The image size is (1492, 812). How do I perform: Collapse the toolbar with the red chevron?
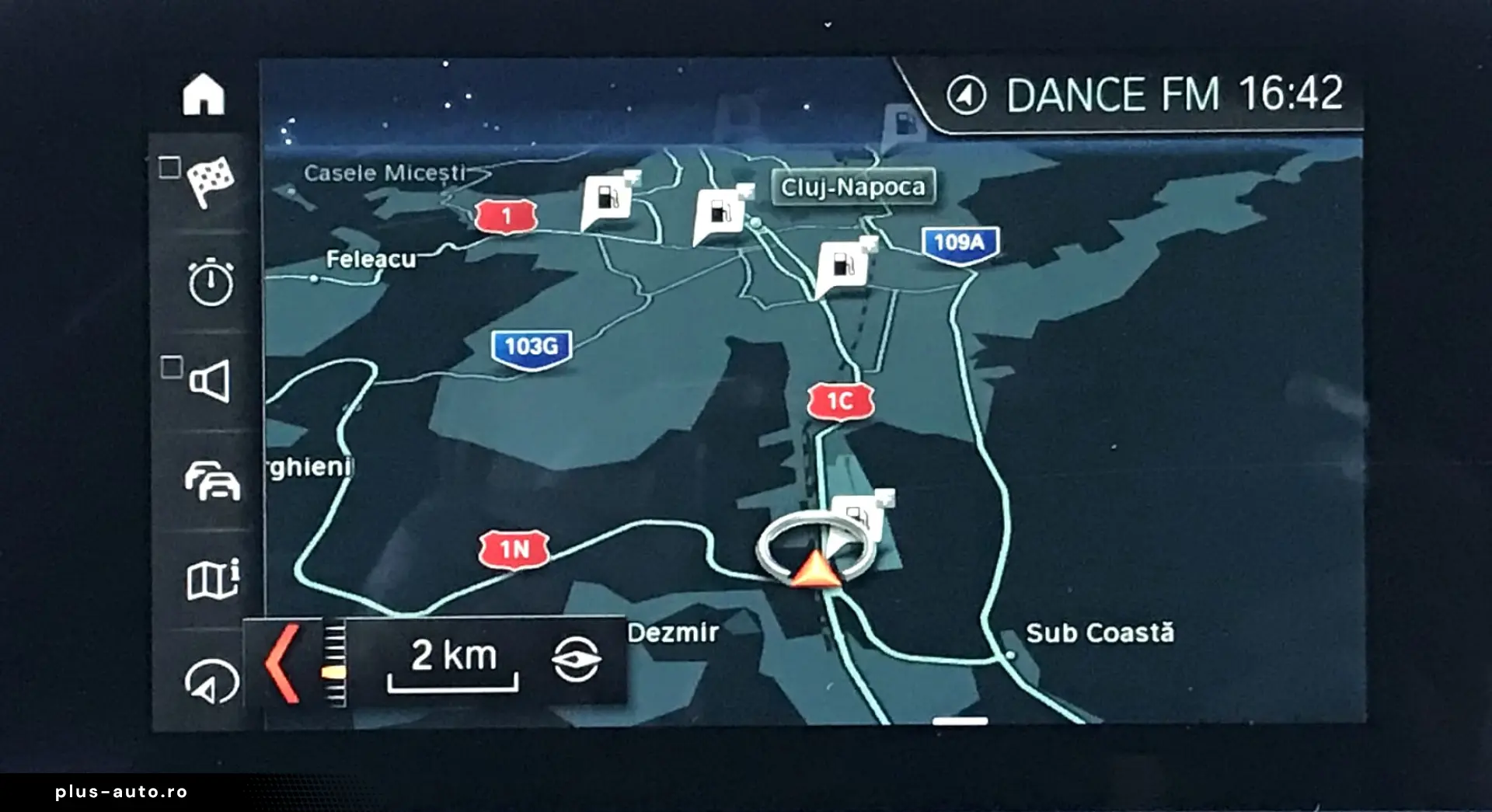[281, 663]
